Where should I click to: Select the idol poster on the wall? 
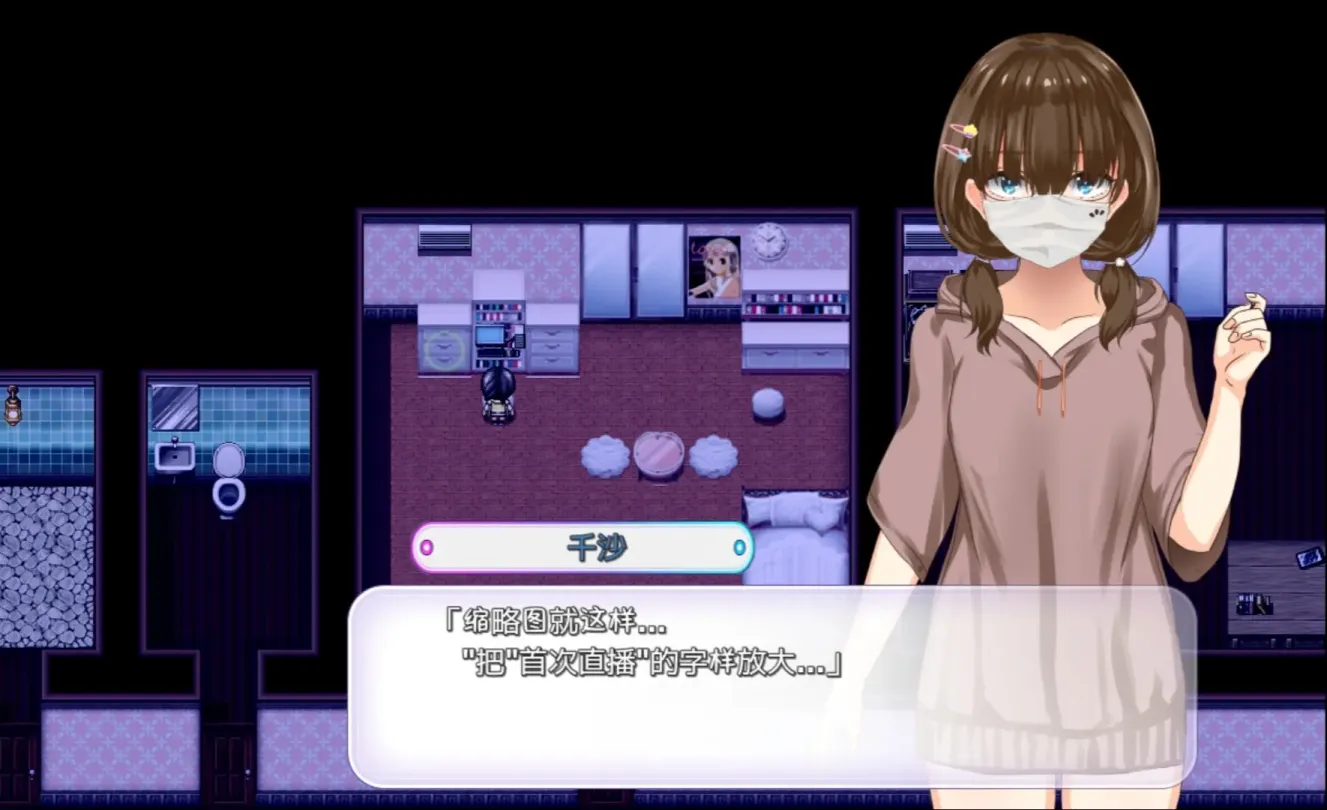(x=714, y=265)
